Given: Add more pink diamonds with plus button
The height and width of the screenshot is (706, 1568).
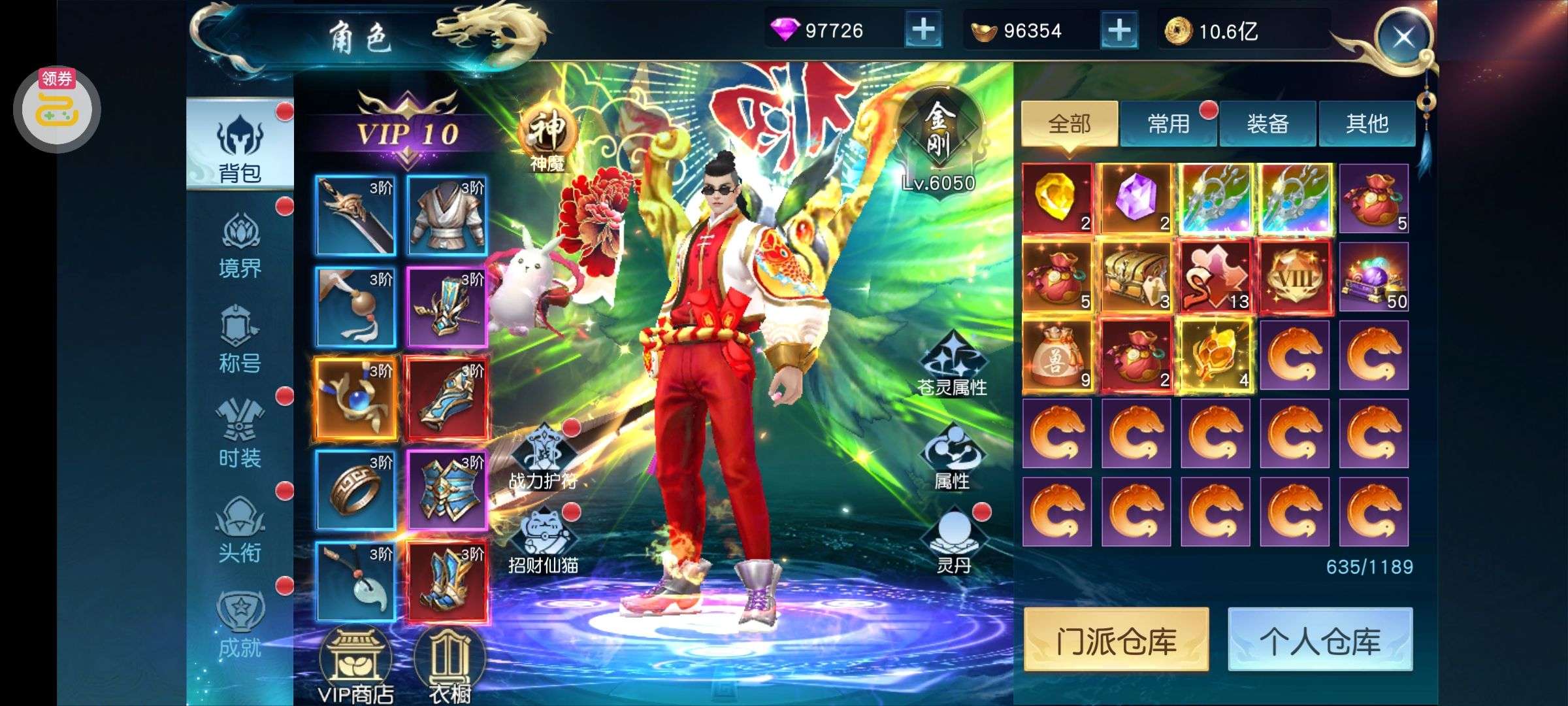Looking at the screenshot, I should pyautogui.click(x=923, y=30).
